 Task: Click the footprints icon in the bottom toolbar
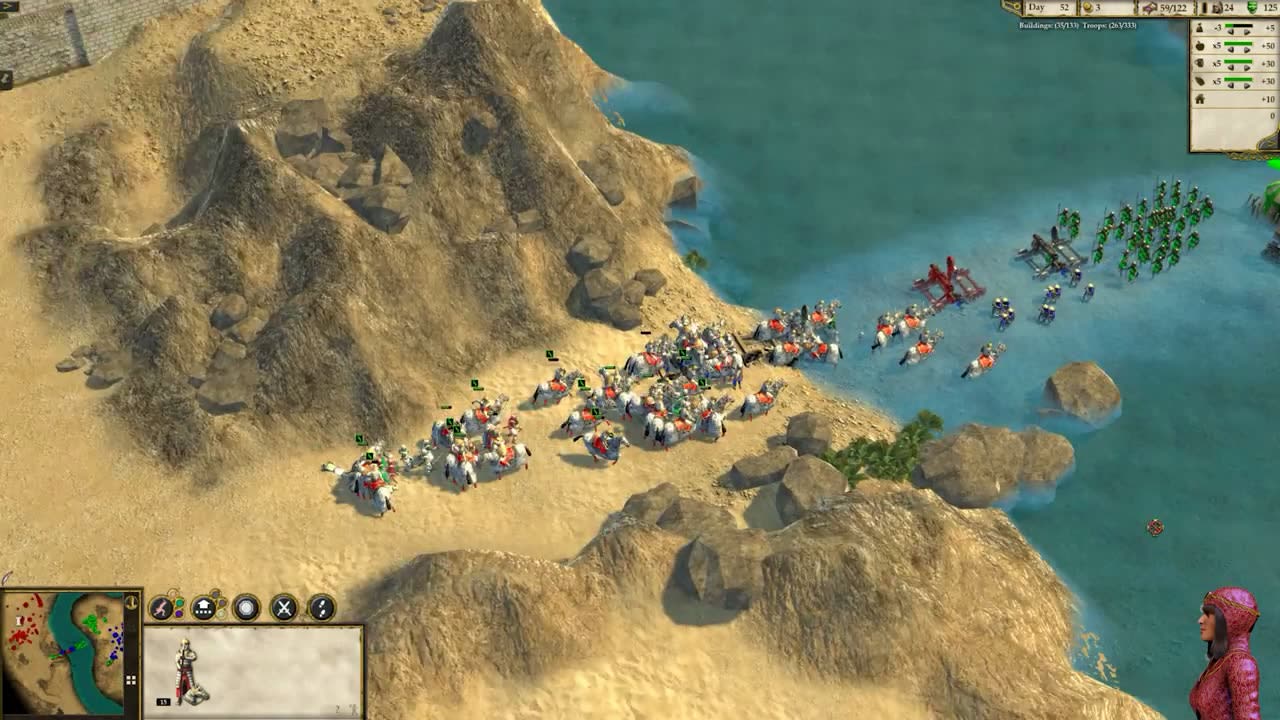click(x=321, y=607)
